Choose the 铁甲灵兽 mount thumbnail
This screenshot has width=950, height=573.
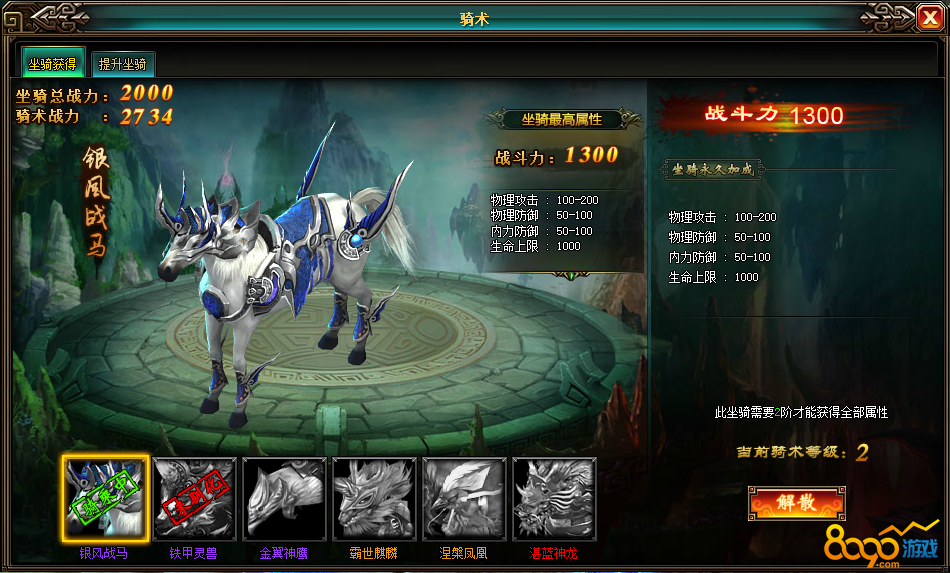point(194,498)
